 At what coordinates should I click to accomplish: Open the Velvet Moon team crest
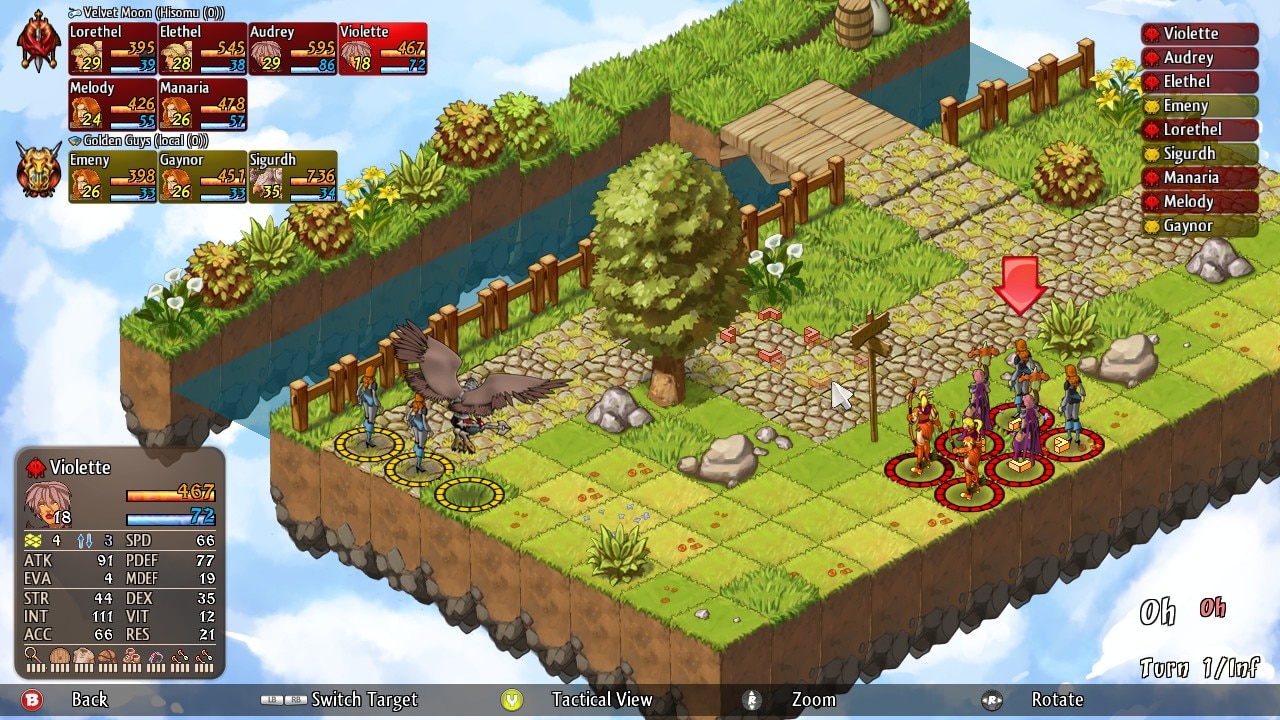pos(39,41)
